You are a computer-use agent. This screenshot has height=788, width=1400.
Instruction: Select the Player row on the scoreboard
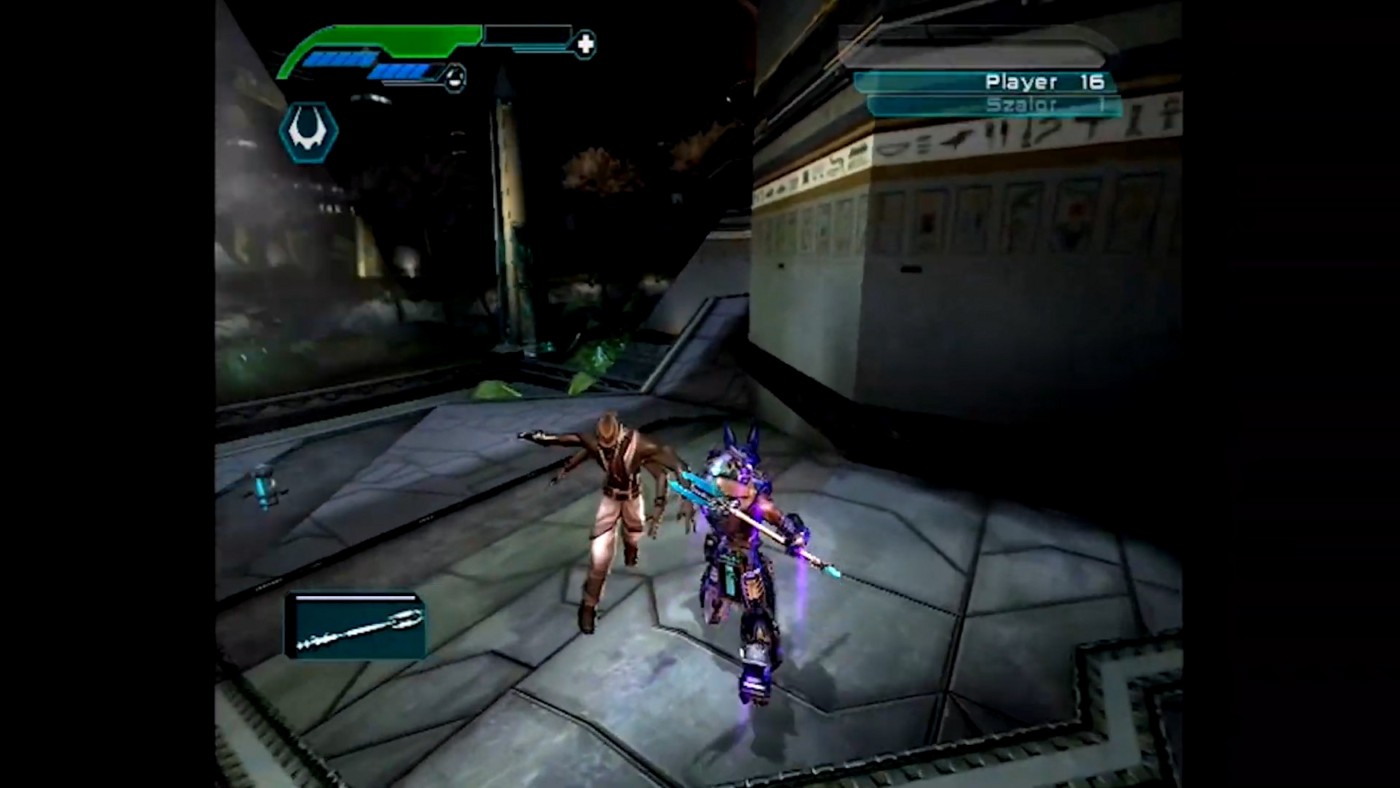click(986, 82)
